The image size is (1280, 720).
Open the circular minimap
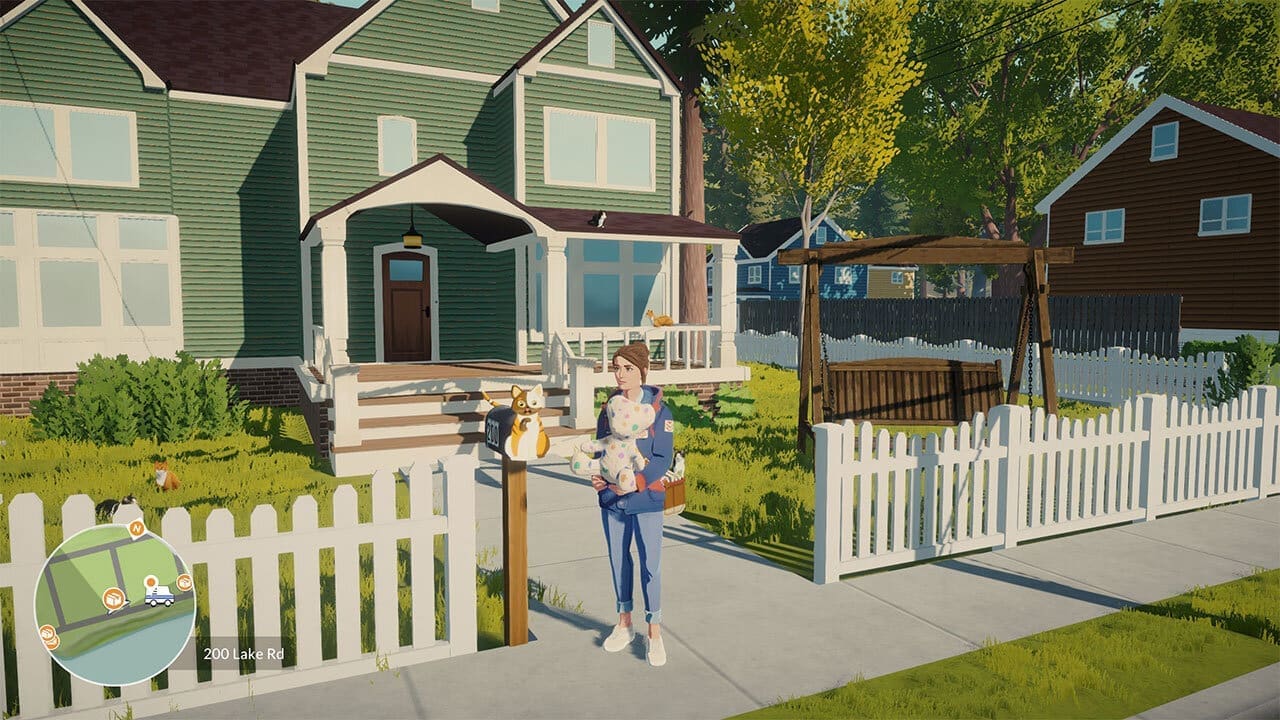click(114, 603)
